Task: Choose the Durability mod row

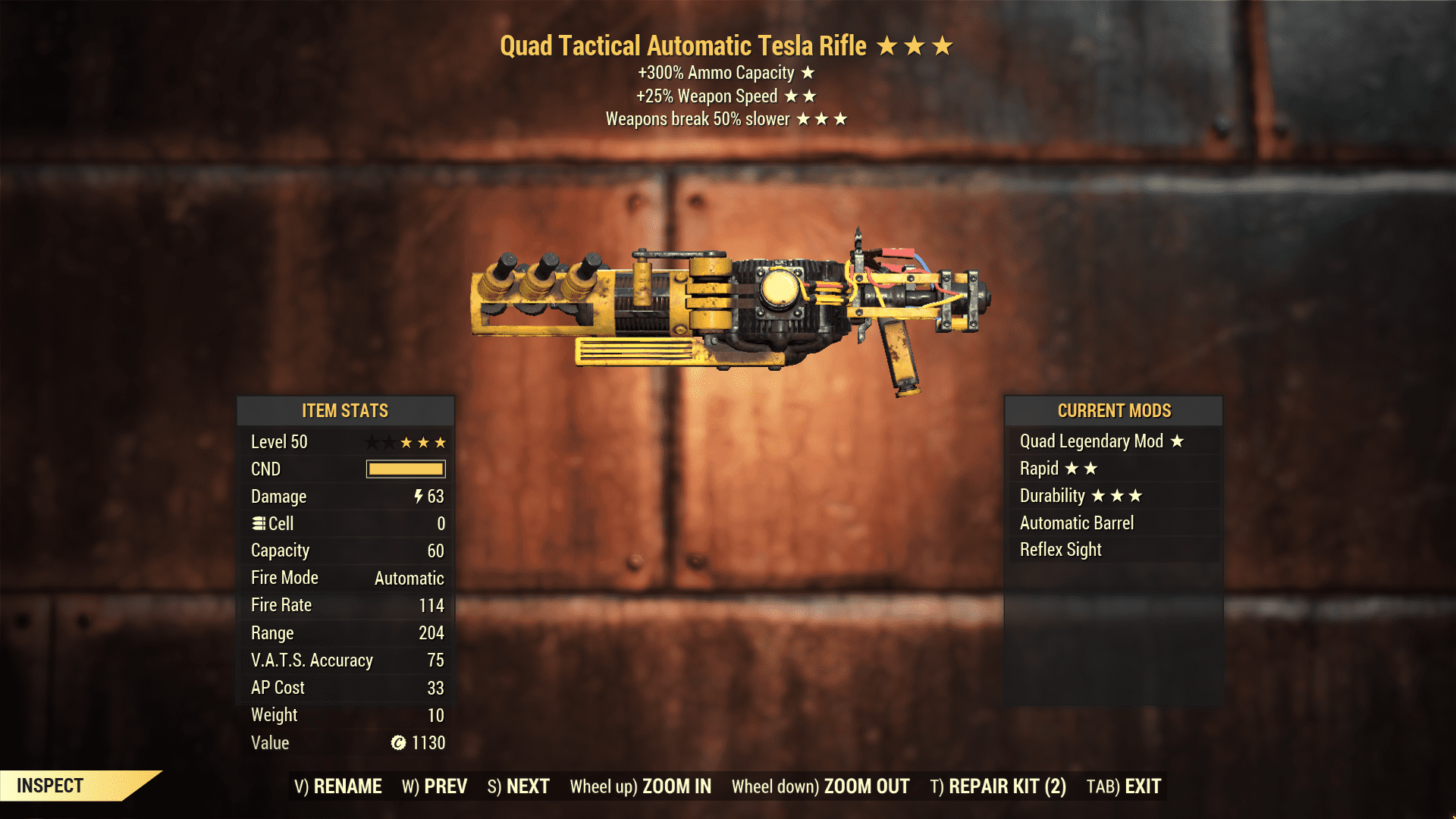Action: coord(1080,496)
